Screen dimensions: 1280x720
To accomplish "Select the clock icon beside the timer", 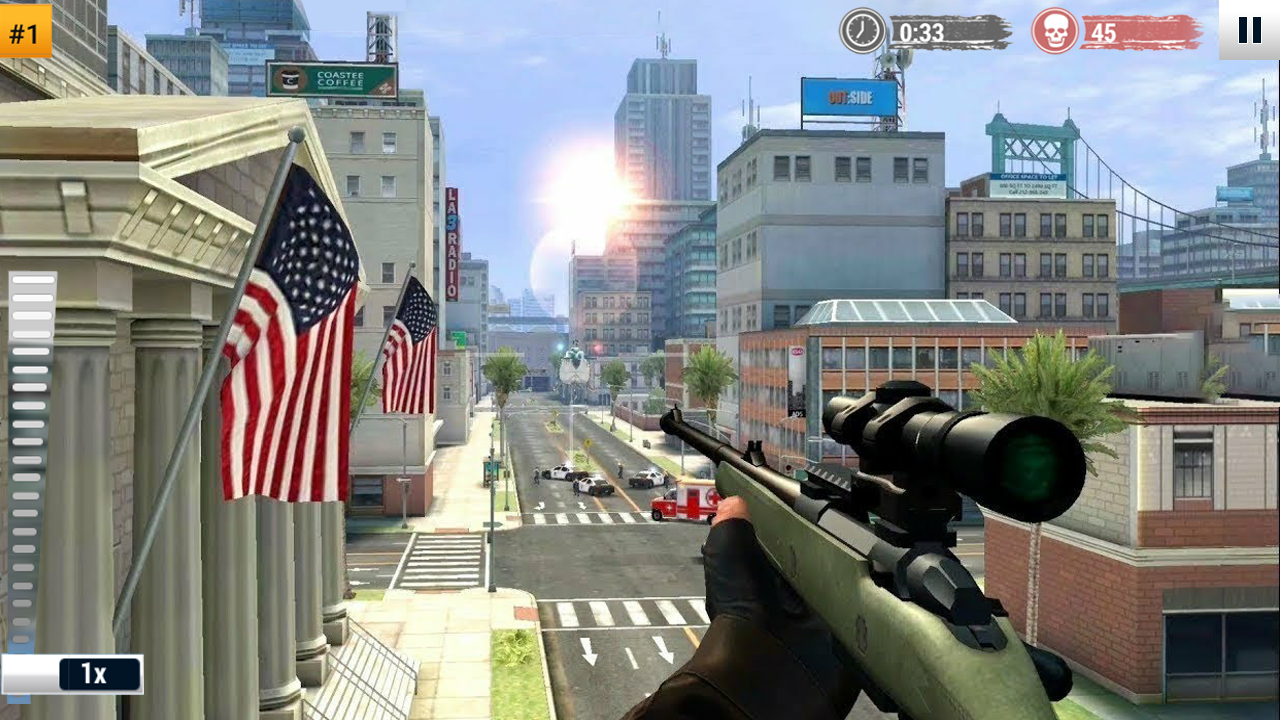I will [x=860, y=29].
